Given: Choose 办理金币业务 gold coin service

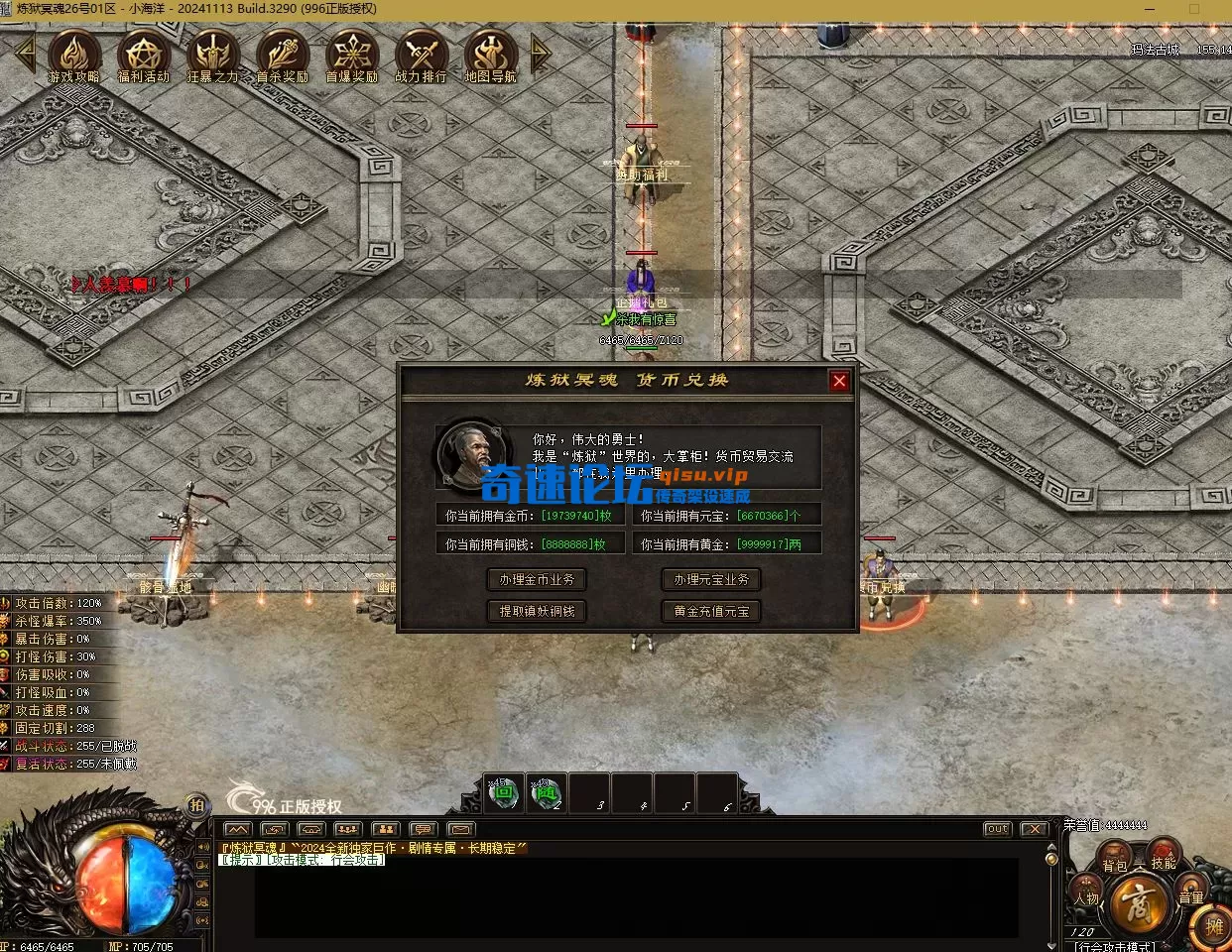Looking at the screenshot, I should tap(537, 580).
